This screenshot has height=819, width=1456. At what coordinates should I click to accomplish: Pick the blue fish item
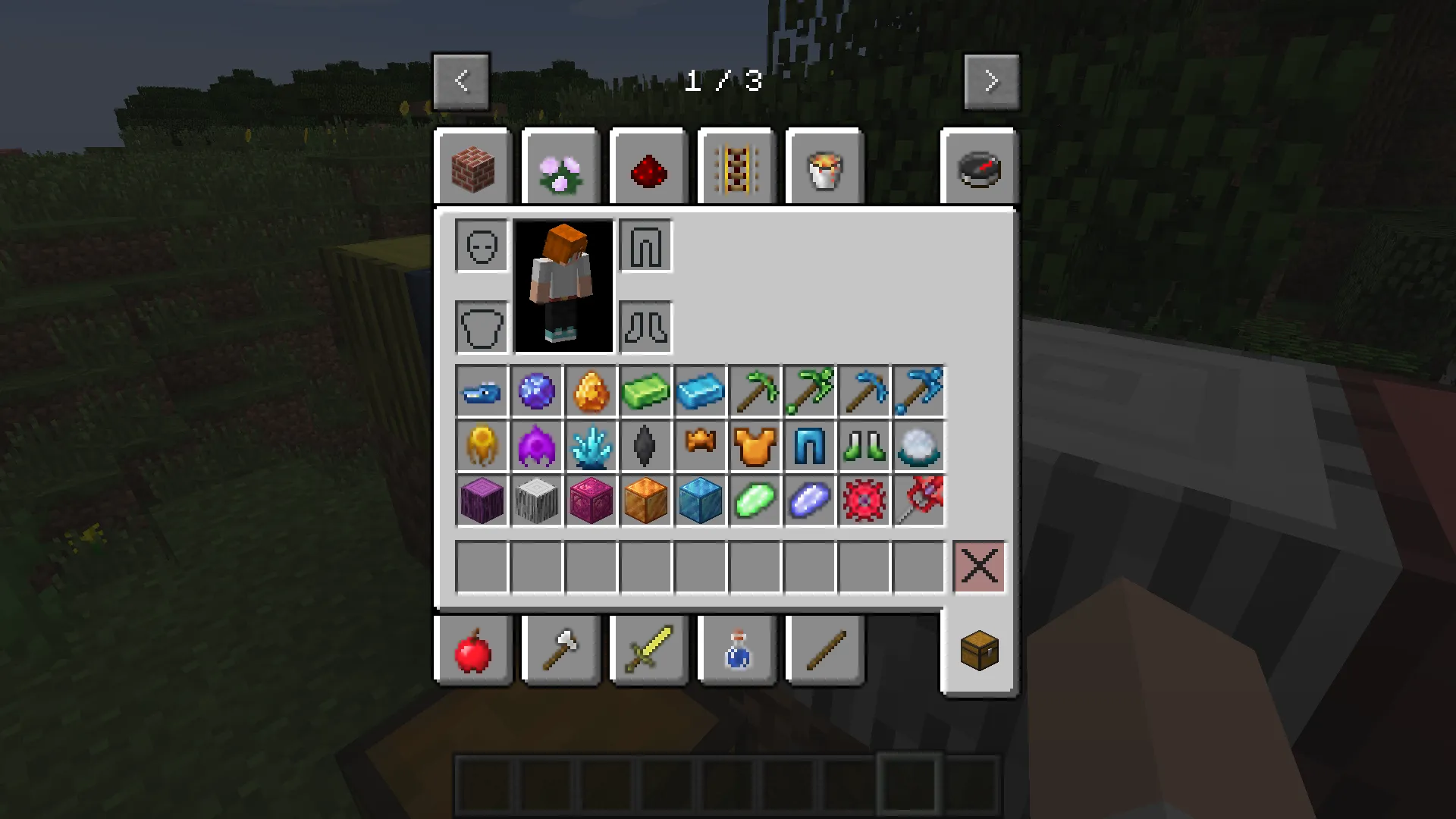pyautogui.click(x=482, y=391)
